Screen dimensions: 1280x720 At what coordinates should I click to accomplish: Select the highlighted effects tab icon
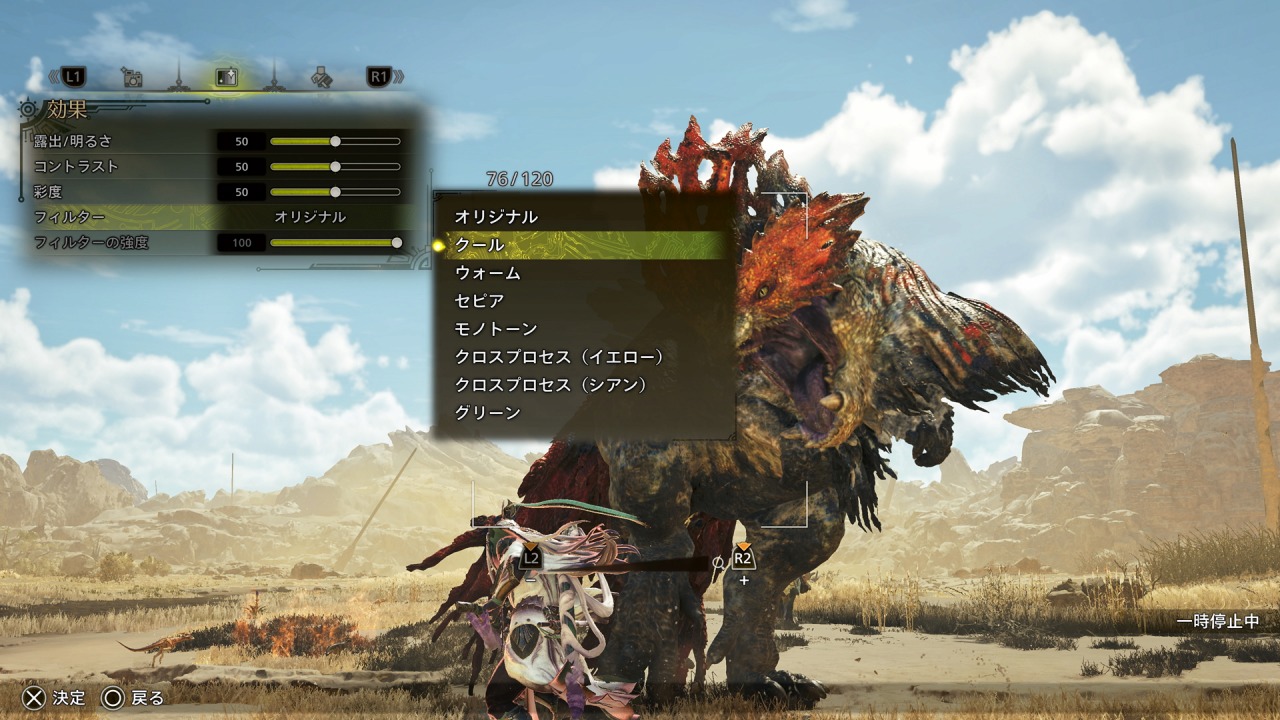point(227,76)
